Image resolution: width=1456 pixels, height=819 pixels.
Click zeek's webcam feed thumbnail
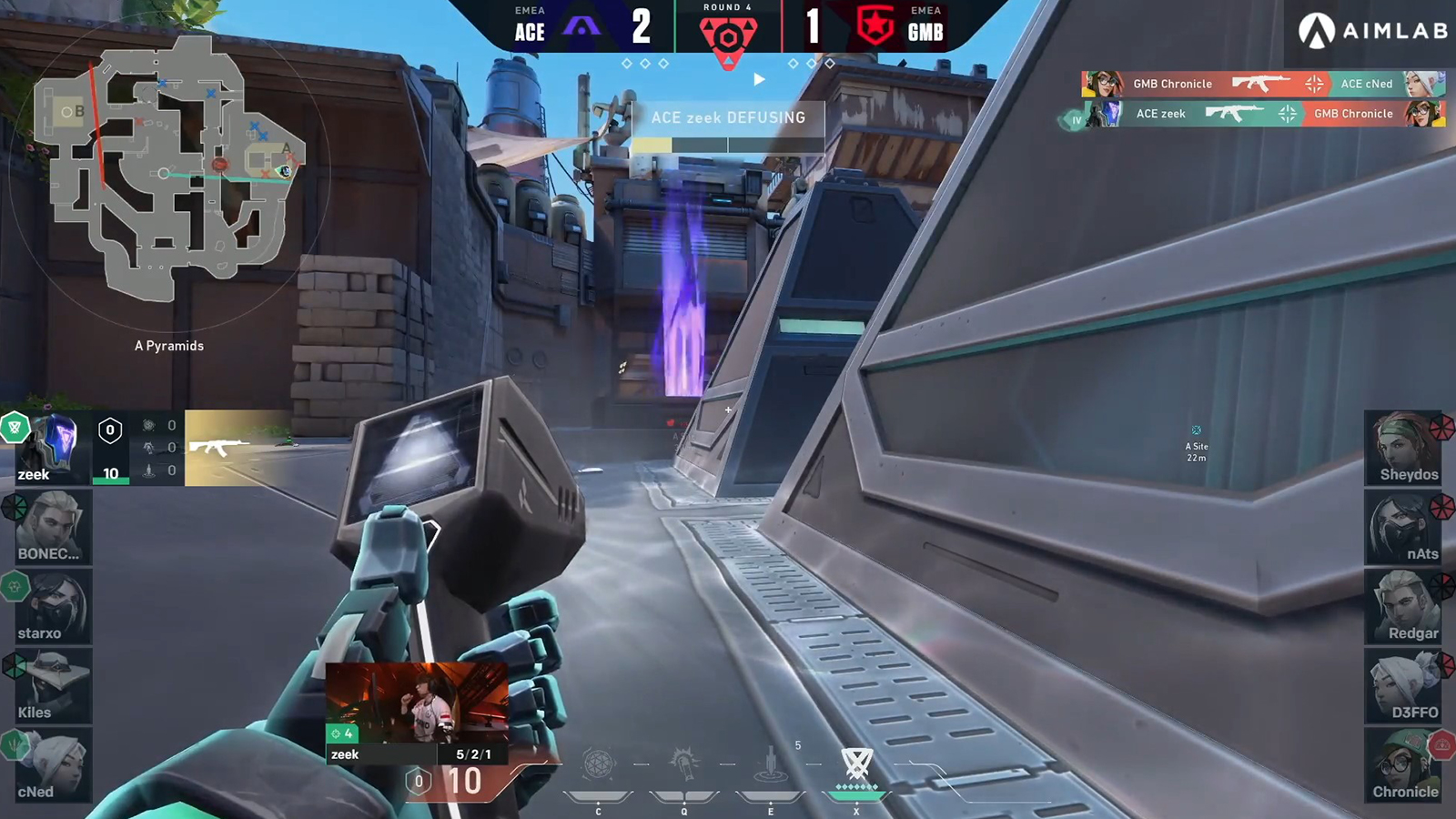tap(419, 705)
